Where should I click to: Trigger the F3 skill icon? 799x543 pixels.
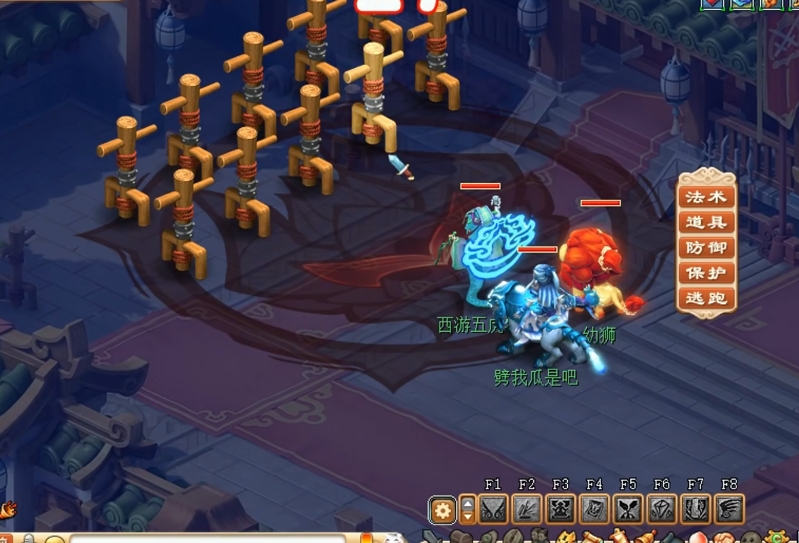tap(561, 510)
